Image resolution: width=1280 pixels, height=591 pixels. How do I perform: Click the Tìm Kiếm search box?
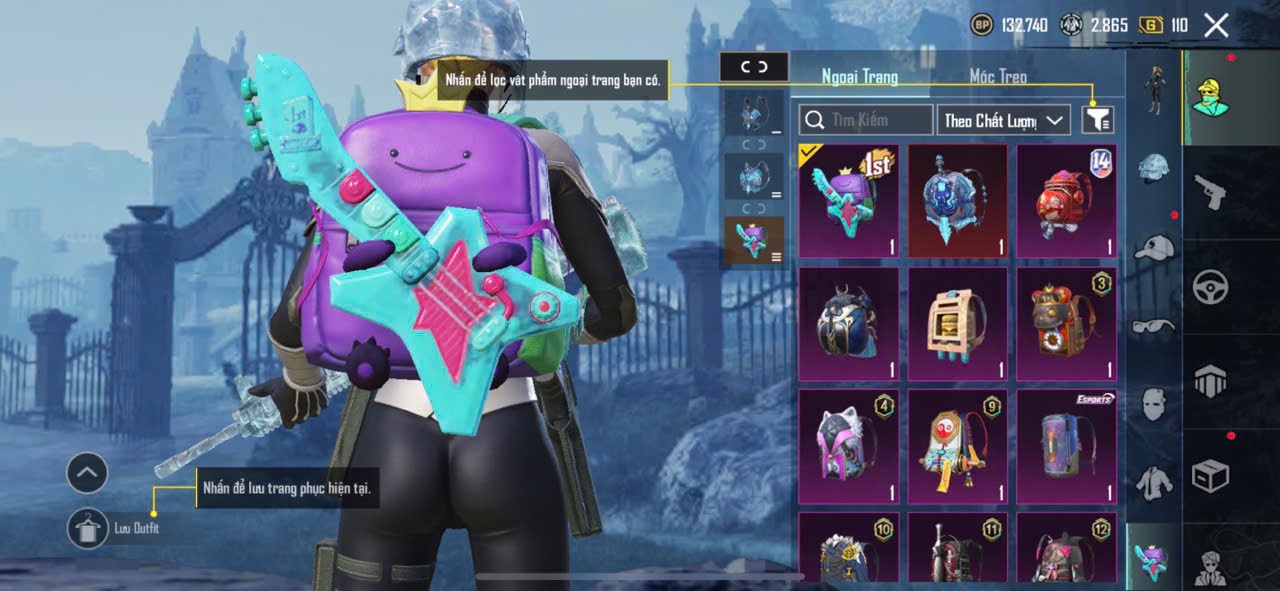point(866,120)
